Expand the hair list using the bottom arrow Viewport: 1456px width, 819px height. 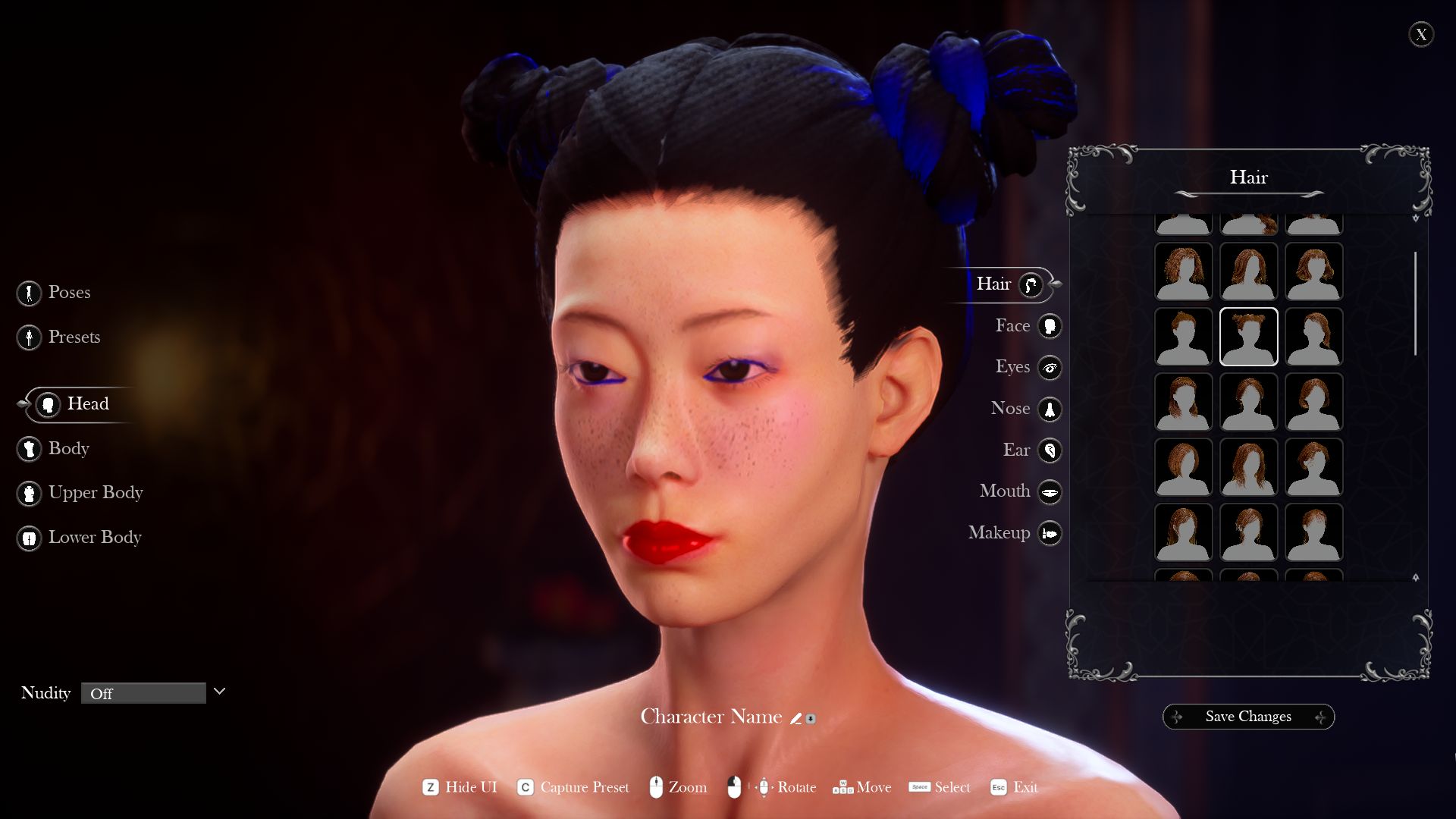click(x=1415, y=576)
